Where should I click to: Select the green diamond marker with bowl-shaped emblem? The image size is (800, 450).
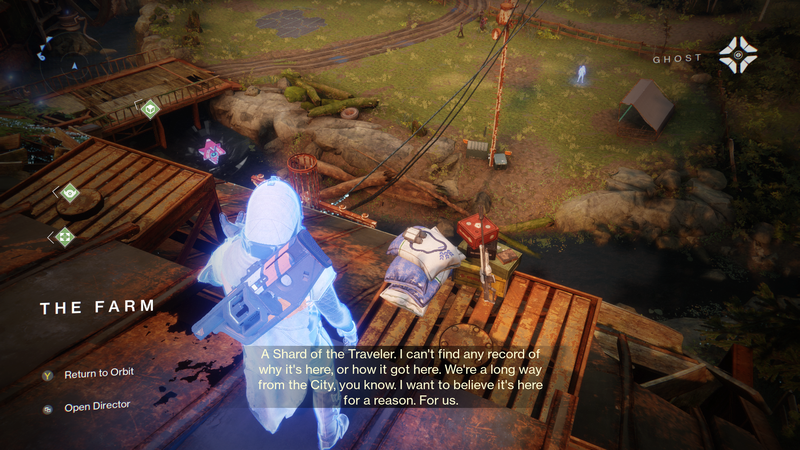click(70, 192)
